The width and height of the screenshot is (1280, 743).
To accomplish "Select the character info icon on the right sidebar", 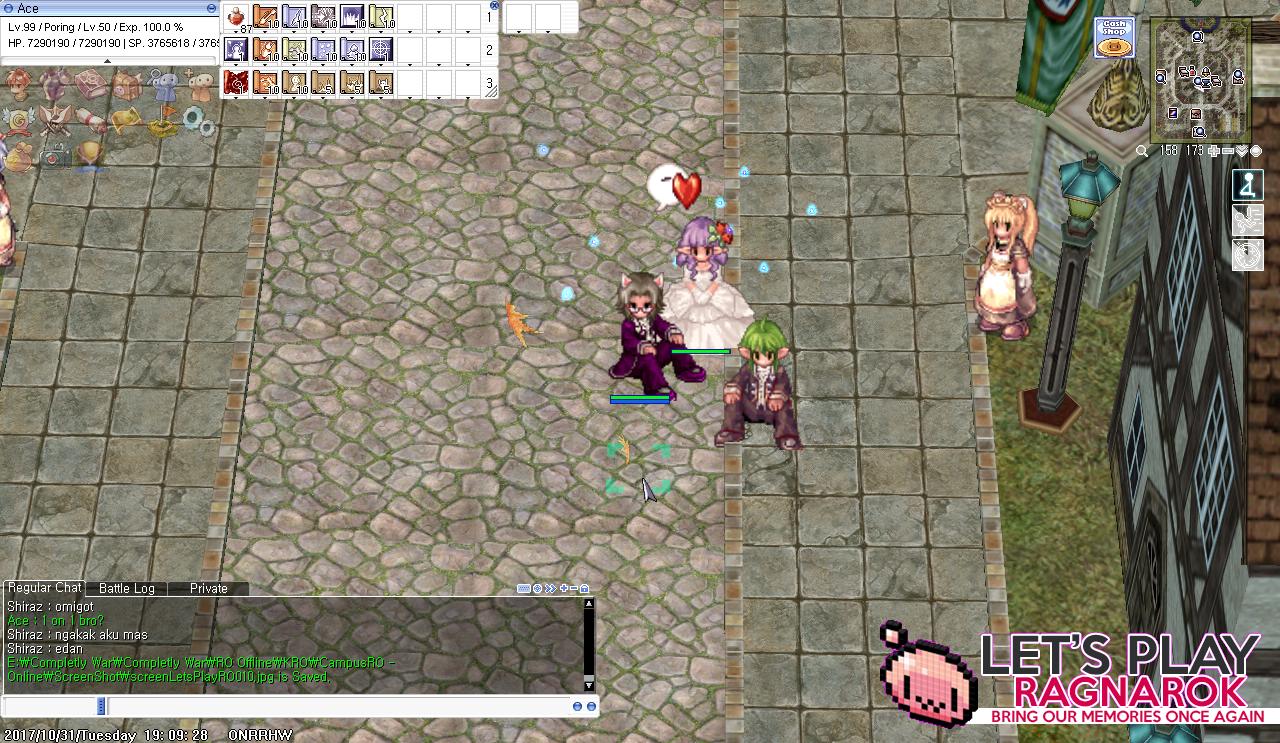I will pyautogui.click(x=1247, y=185).
